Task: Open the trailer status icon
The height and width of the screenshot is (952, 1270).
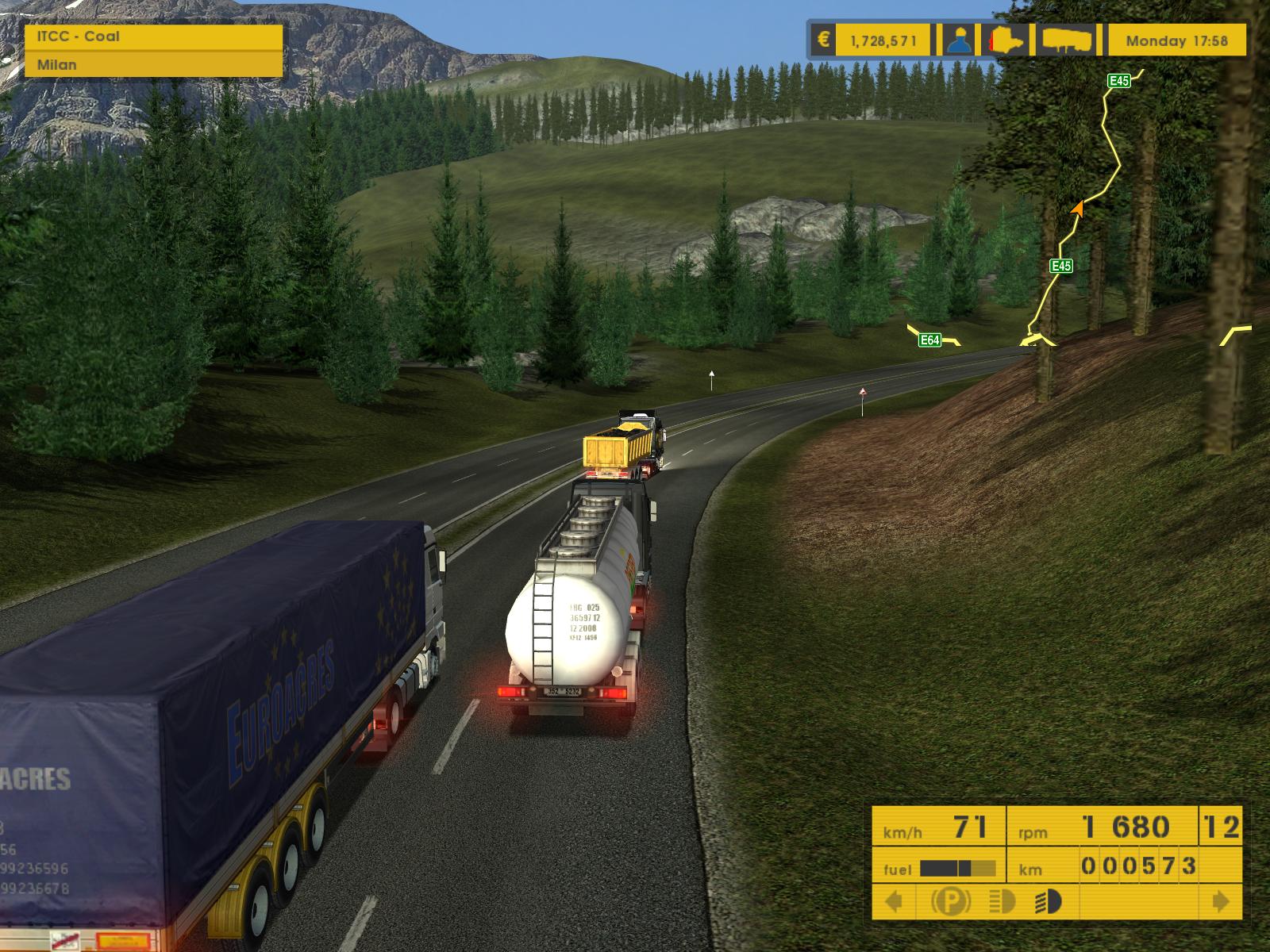Action: click(x=1068, y=40)
